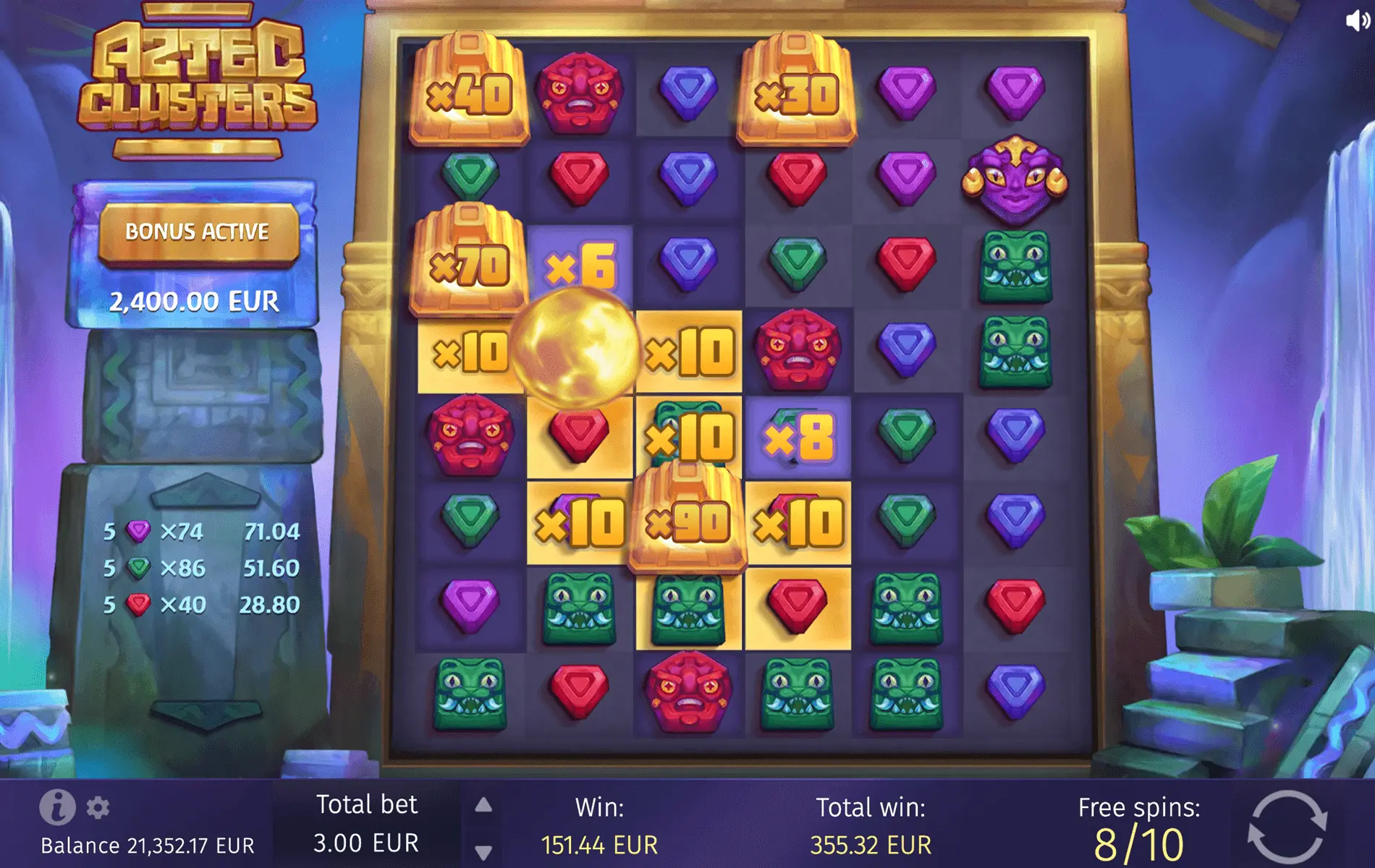Open the settings gear icon
The height and width of the screenshot is (868, 1375).
pyautogui.click(x=98, y=807)
